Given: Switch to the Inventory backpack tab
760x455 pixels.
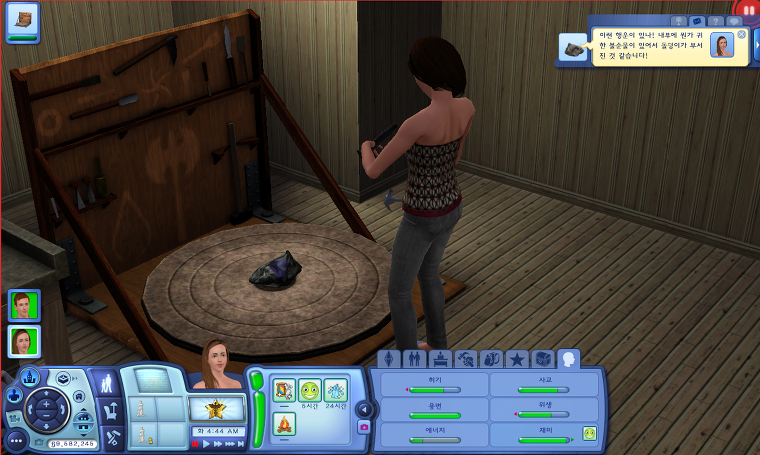Looking at the screenshot, I should (x=491, y=359).
